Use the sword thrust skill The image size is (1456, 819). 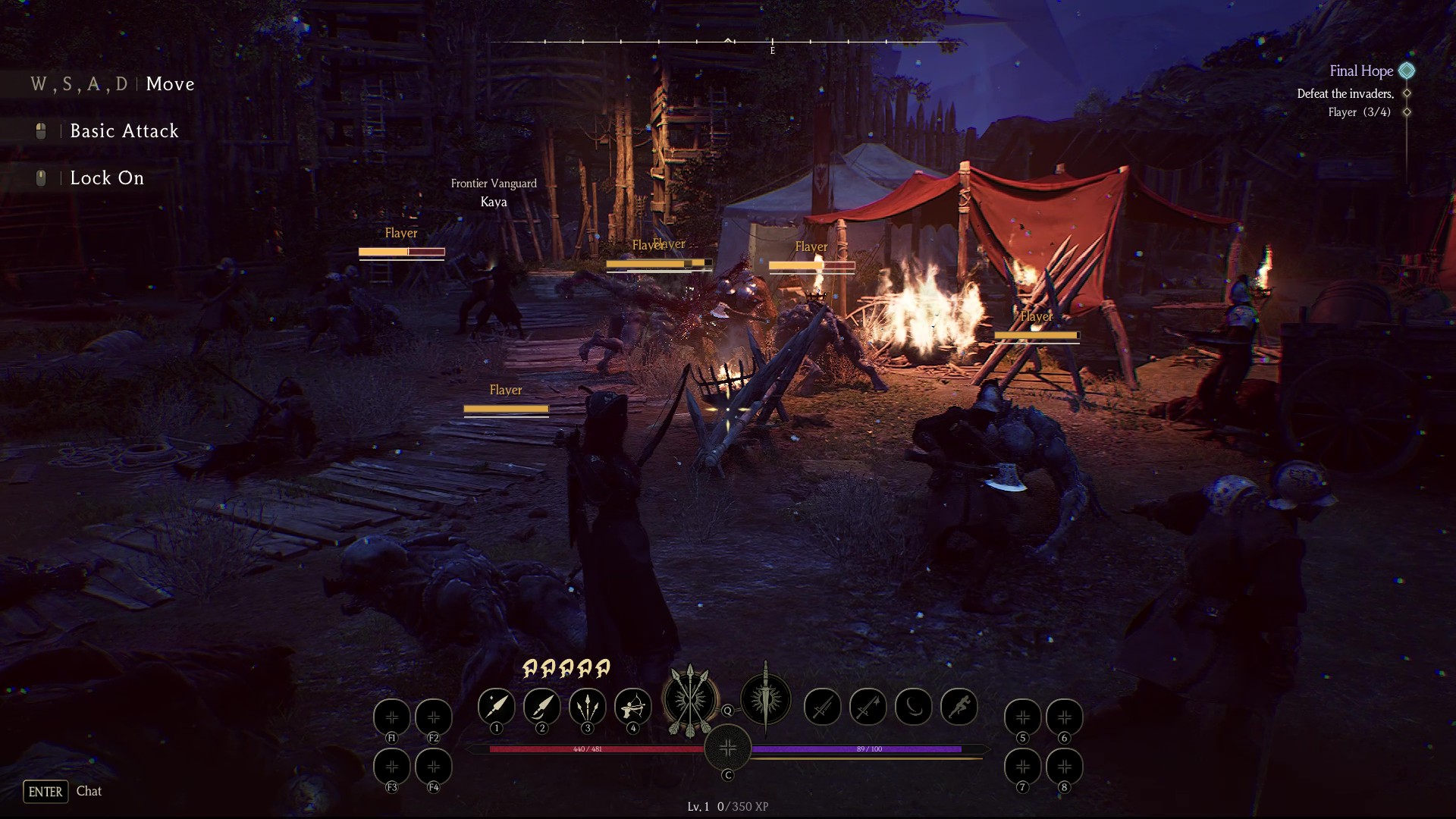coord(822,707)
